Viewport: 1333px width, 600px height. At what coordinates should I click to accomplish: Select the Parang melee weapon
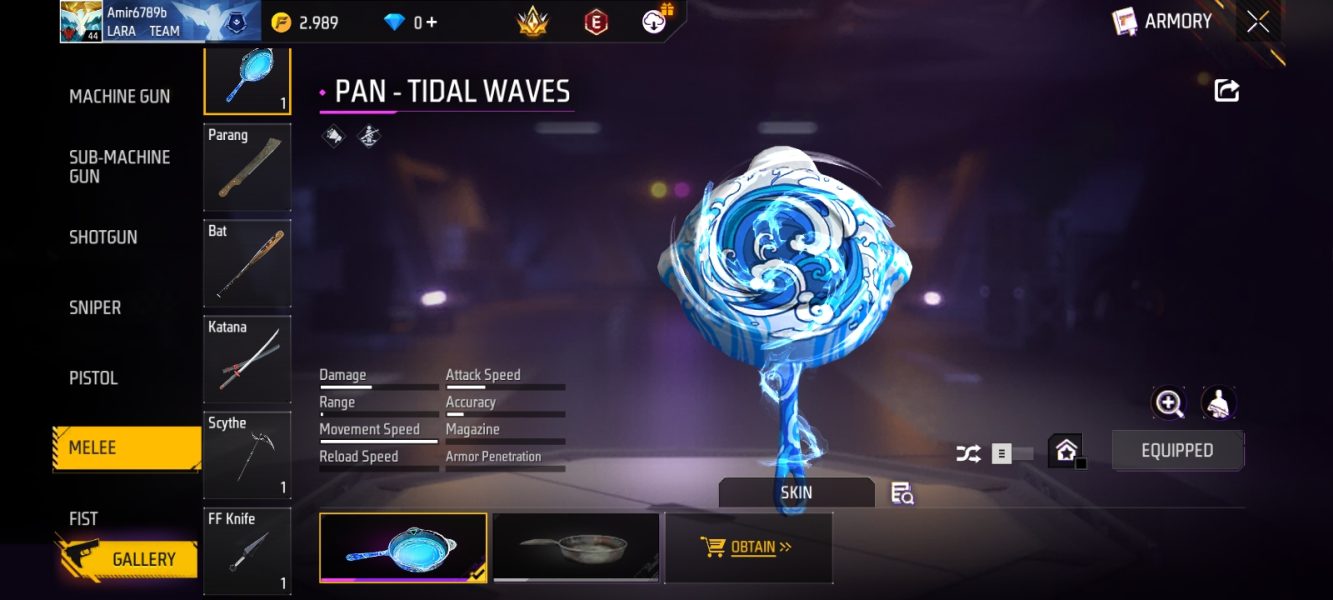[247, 167]
